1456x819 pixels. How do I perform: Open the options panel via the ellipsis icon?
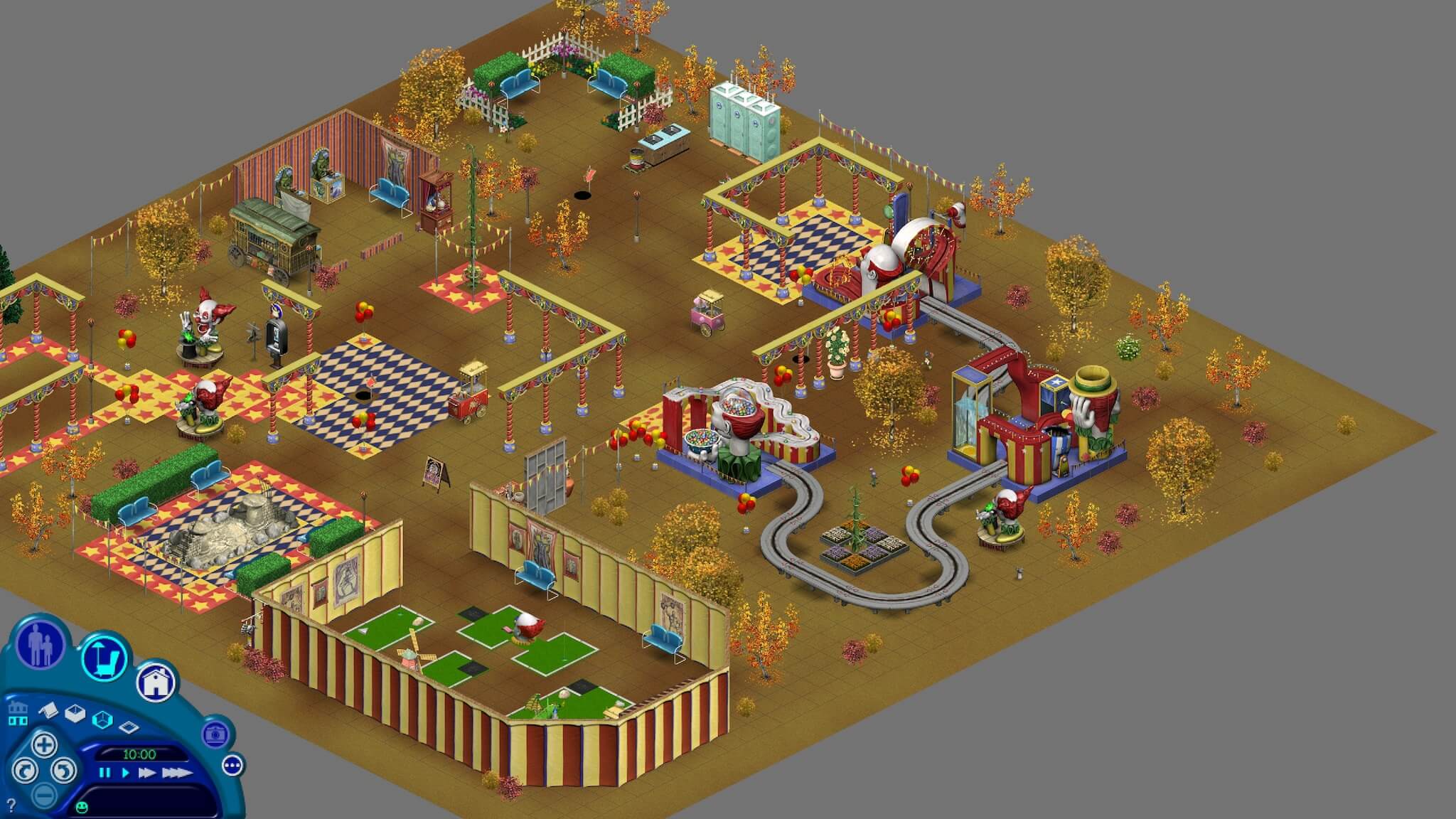point(232,766)
